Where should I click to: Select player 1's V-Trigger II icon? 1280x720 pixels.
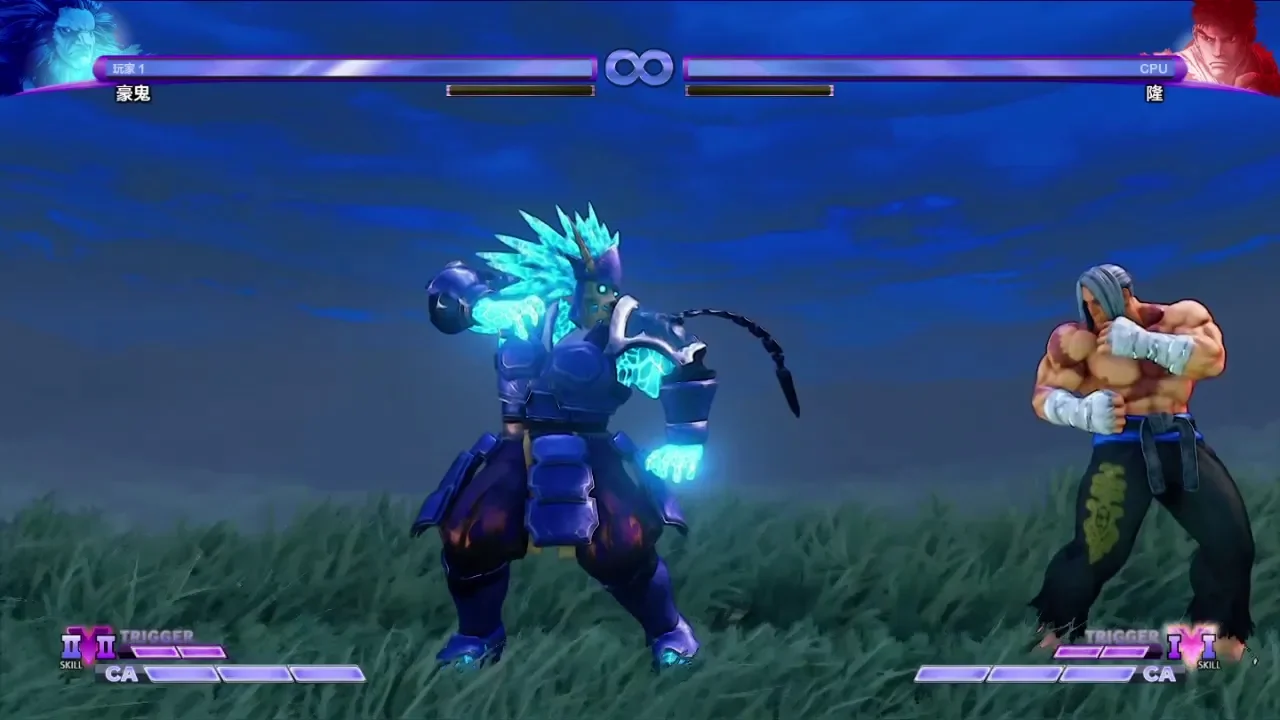(x=106, y=647)
